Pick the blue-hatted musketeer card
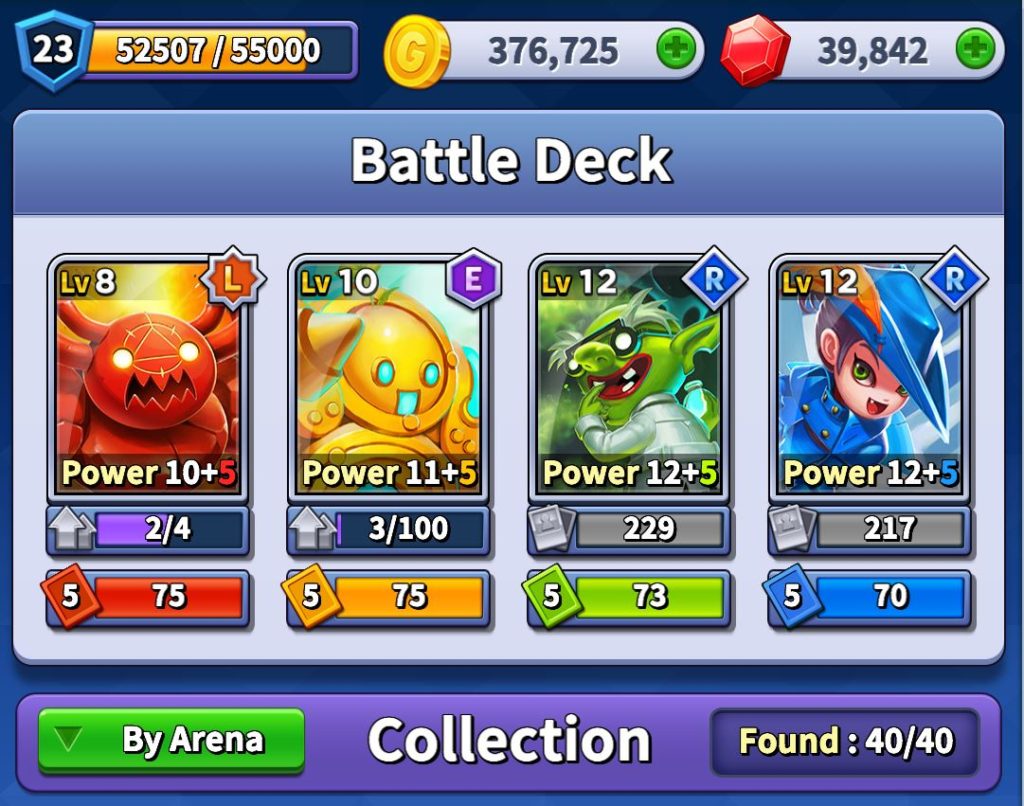The image size is (1024, 806). (x=868, y=380)
